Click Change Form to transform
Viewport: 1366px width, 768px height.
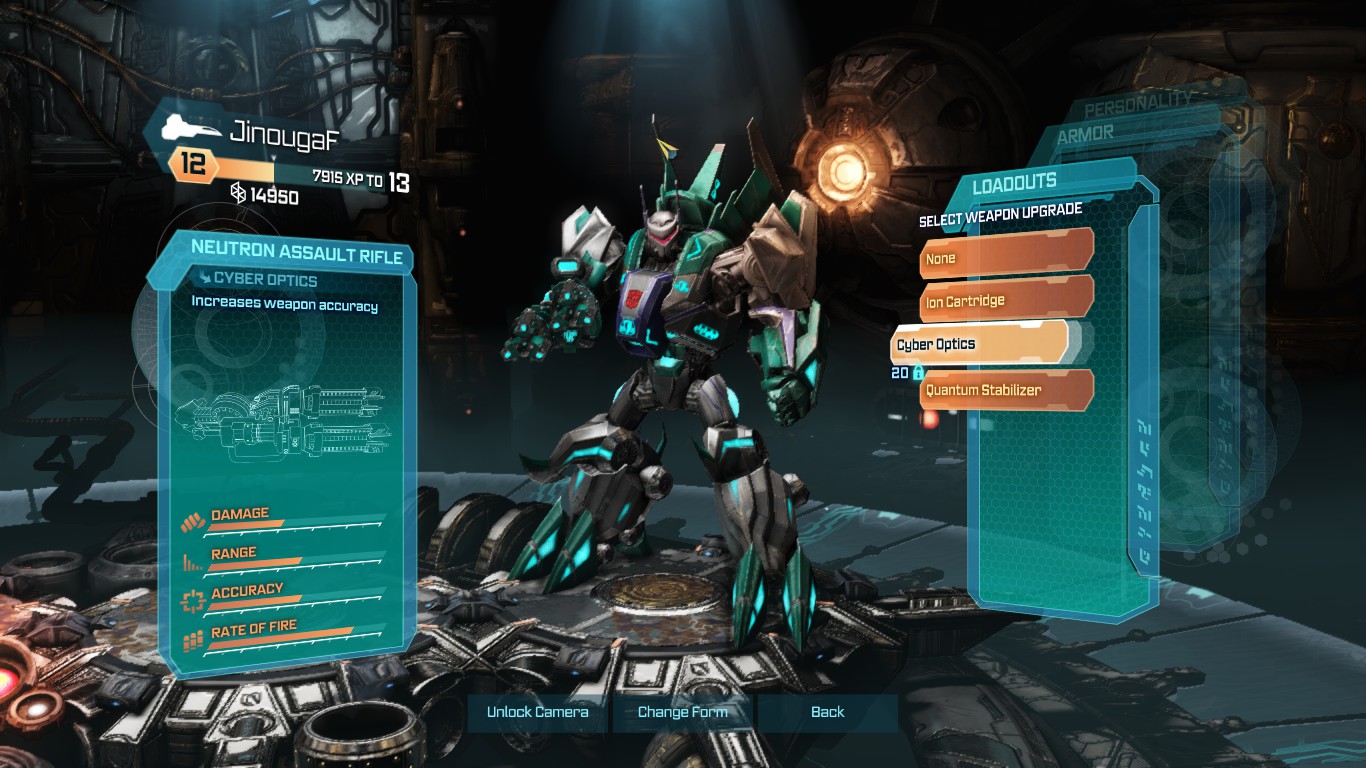683,712
